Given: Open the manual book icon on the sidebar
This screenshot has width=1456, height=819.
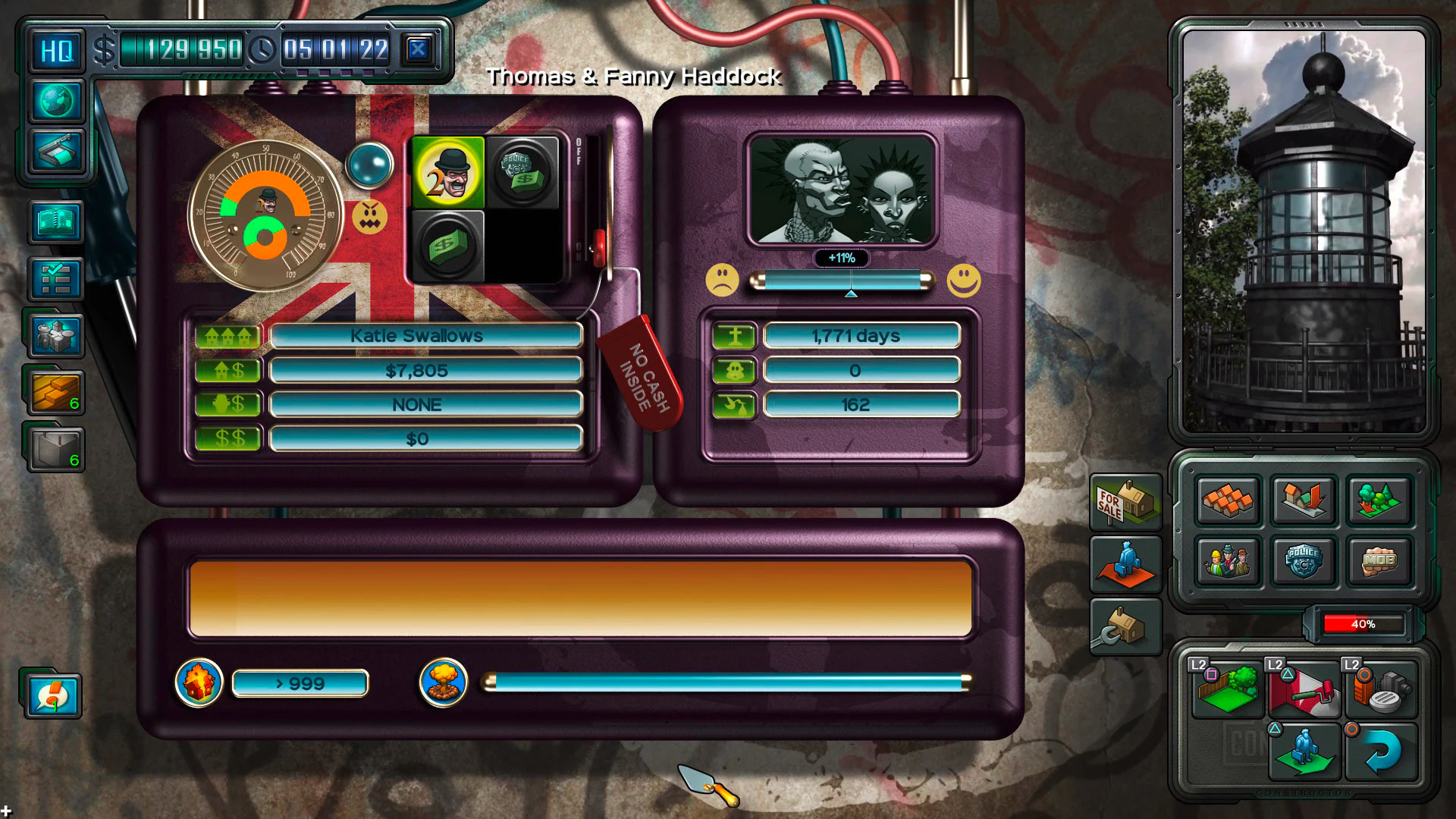Looking at the screenshot, I should [57, 222].
